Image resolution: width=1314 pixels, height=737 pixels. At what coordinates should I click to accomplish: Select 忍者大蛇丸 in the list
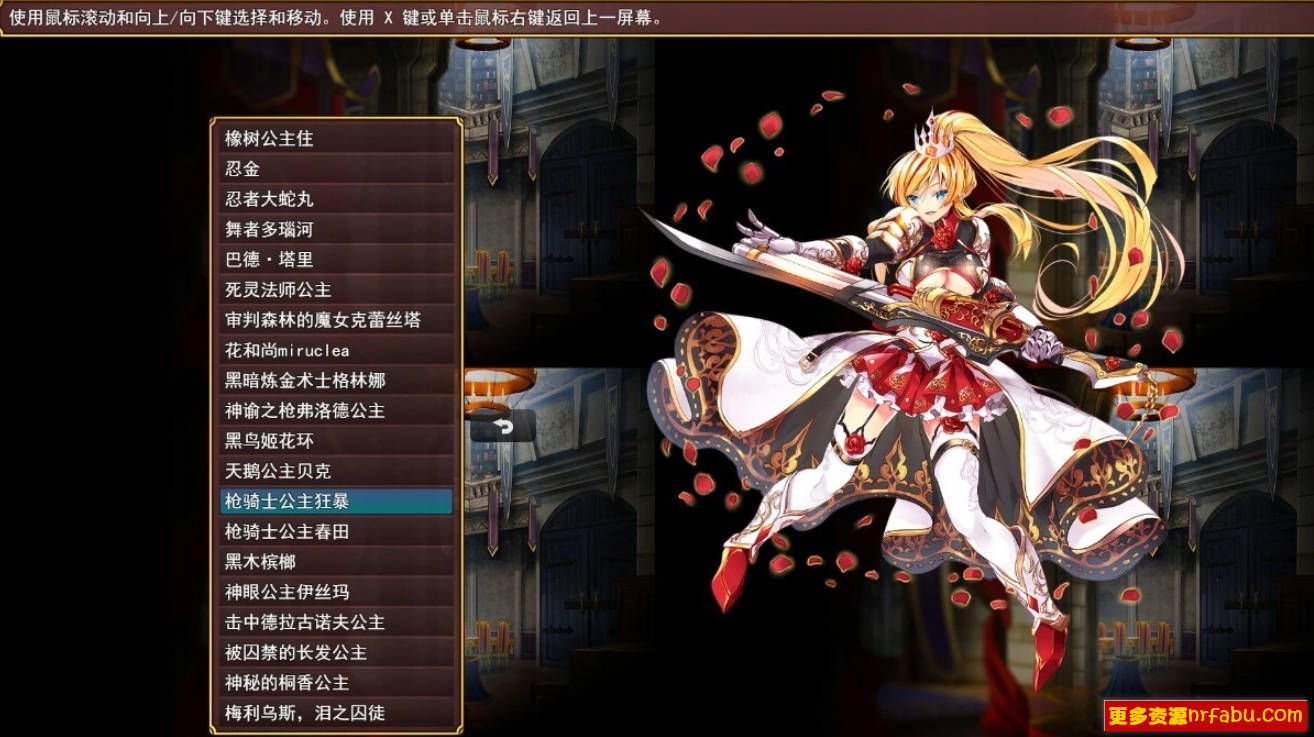tap(300, 199)
